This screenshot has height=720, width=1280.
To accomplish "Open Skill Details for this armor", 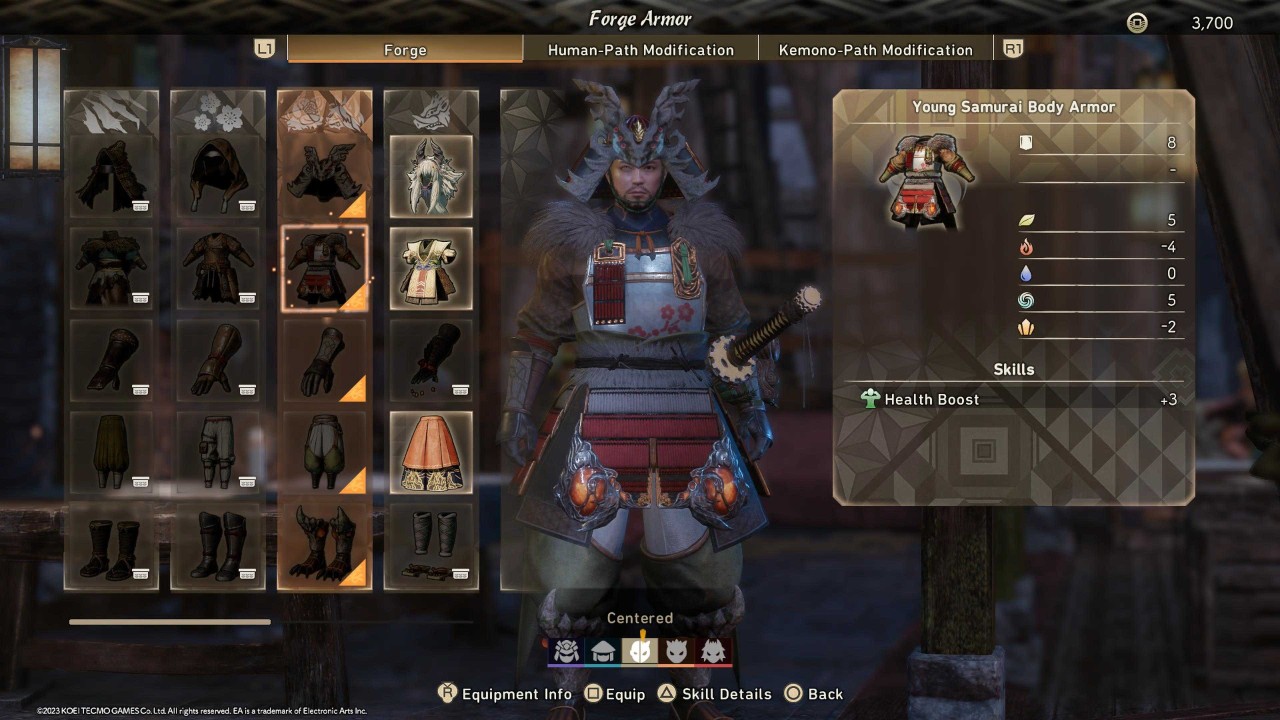I will tap(713, 693).
